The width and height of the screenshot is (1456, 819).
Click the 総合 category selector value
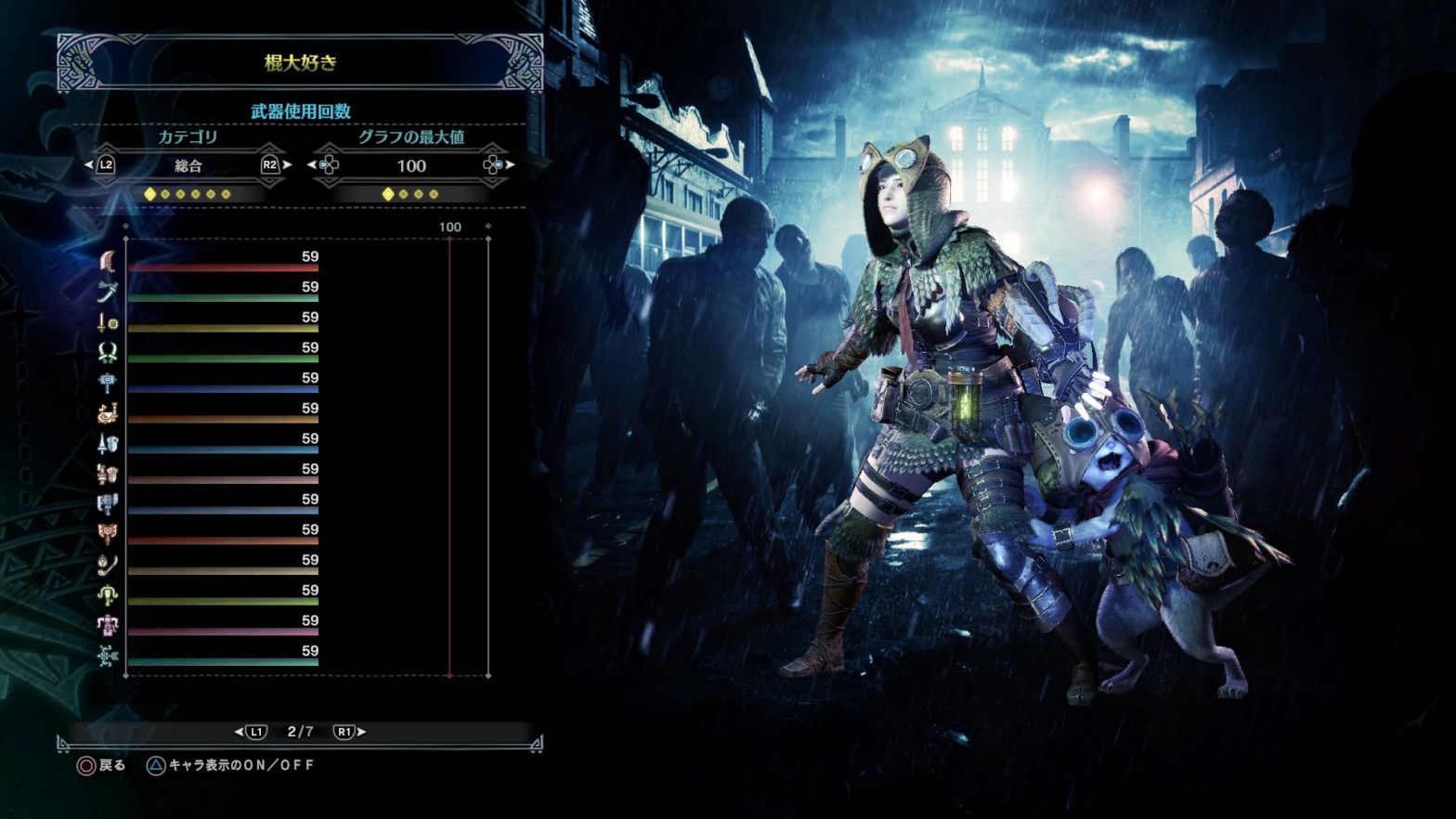pyautogui.click(x=188, y=166)
